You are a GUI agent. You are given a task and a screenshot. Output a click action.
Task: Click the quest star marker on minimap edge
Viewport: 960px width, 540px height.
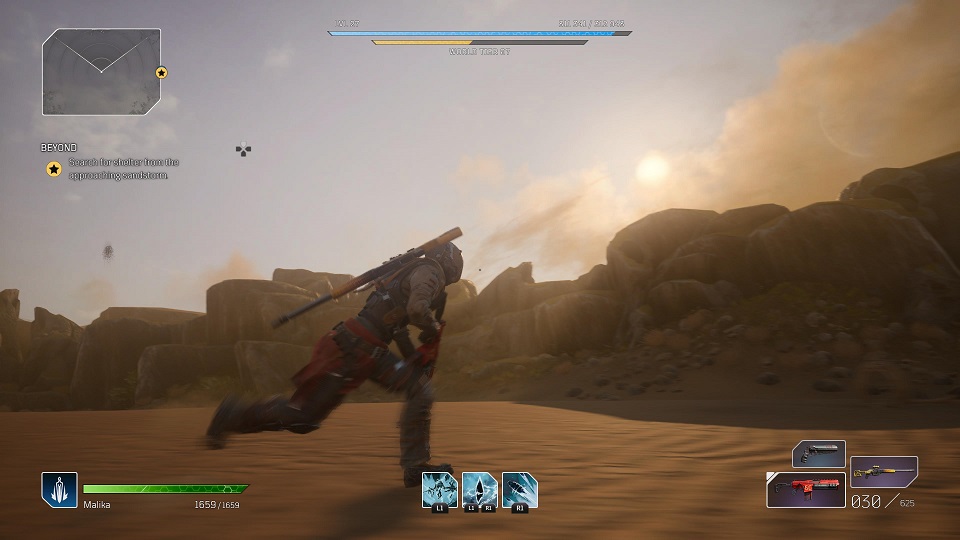tap(161, 72)
